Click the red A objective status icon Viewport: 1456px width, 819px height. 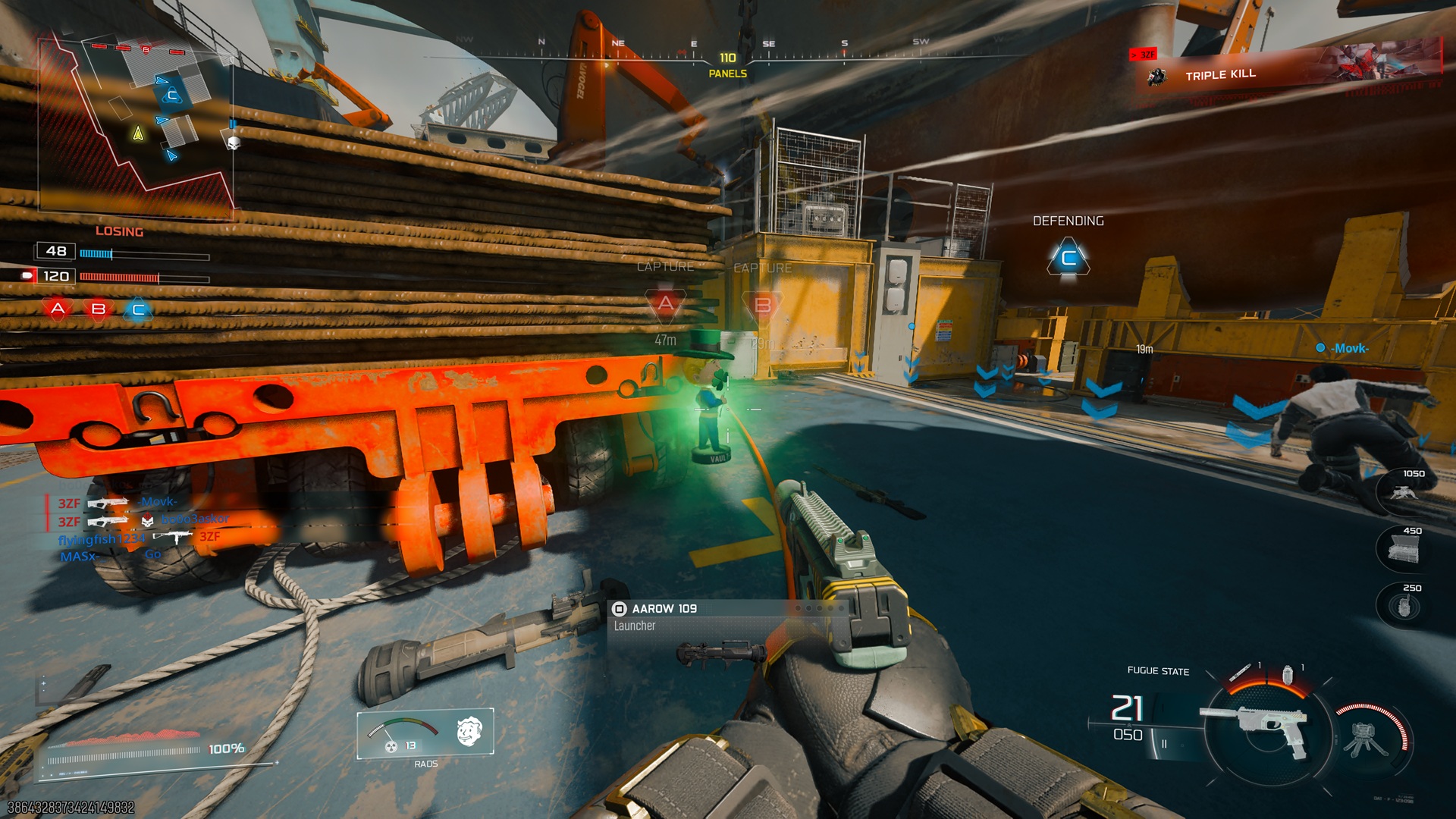(x=58, y=309)
